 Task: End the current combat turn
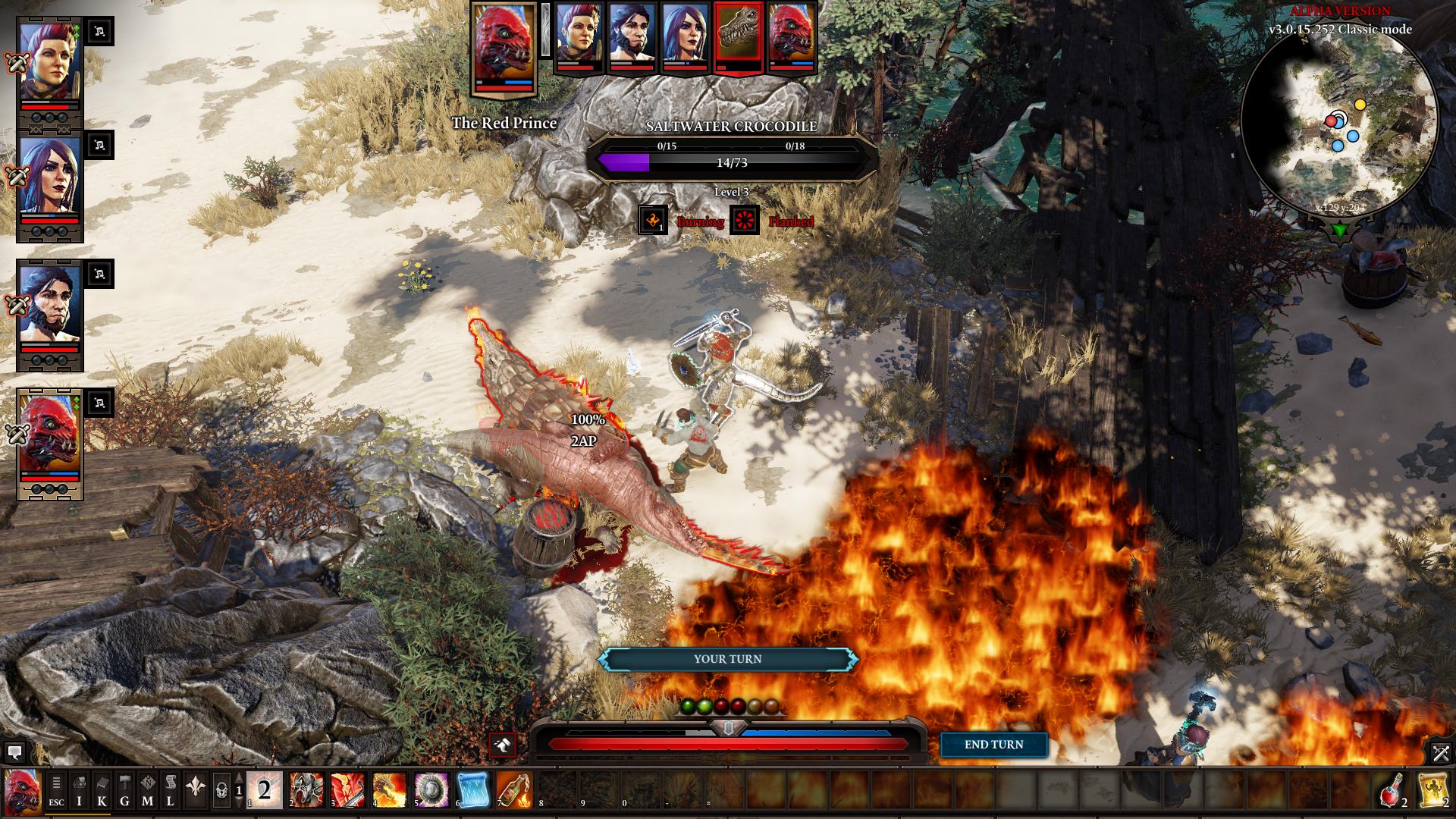(x=993, y=745)
